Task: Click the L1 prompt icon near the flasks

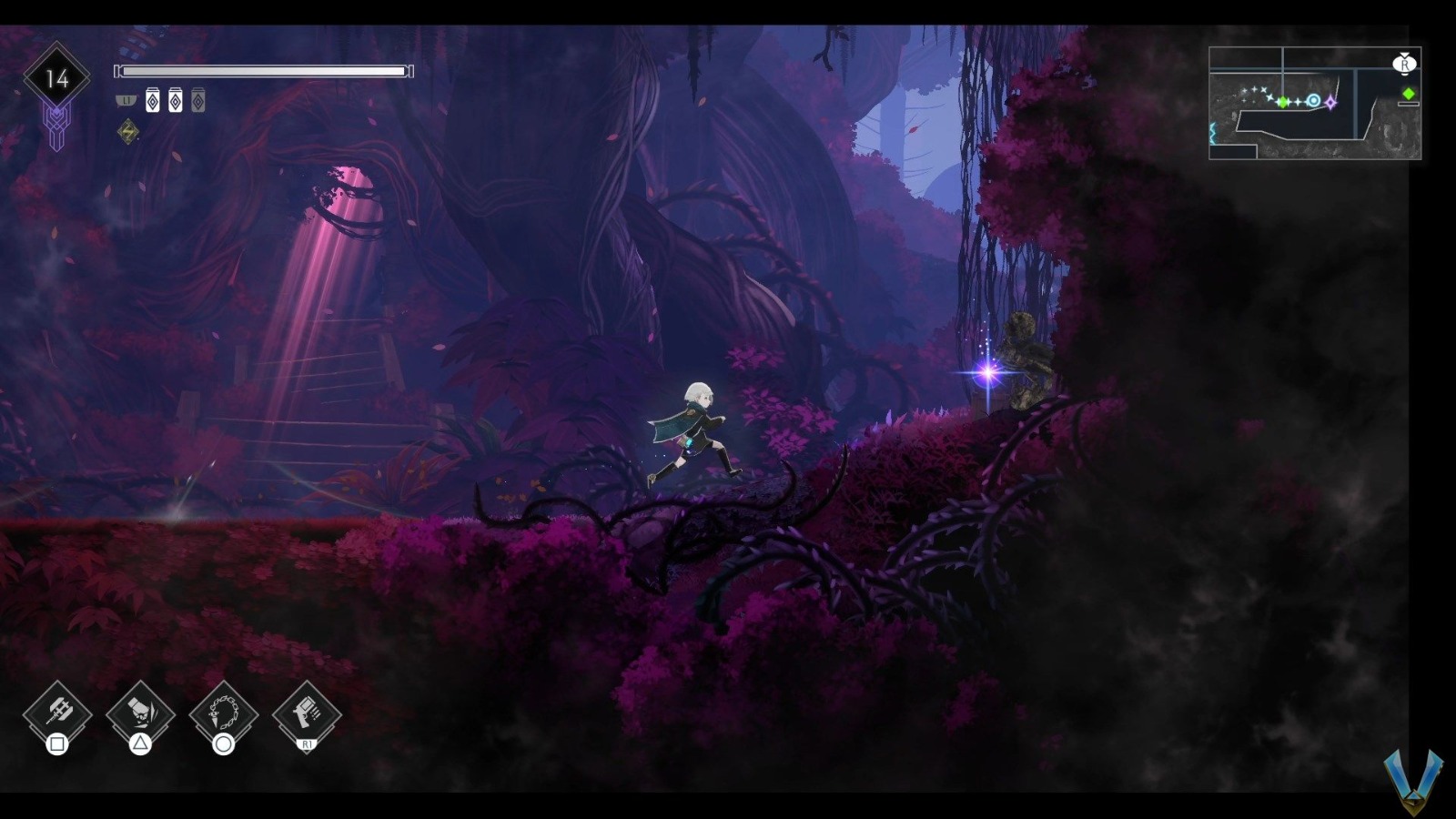Action: (126, 100)
